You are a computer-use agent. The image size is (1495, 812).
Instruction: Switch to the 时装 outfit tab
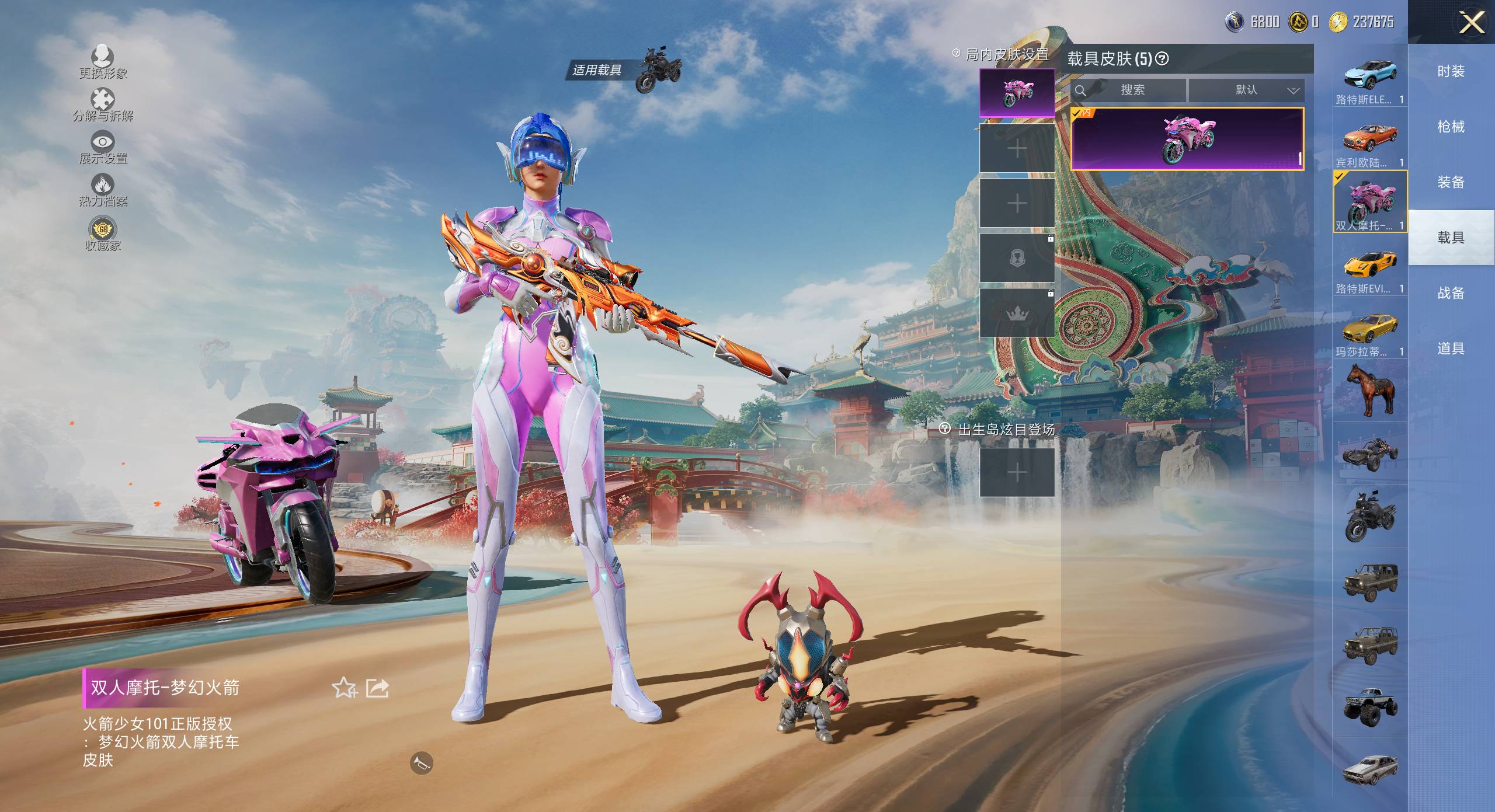coord(1451,71)
